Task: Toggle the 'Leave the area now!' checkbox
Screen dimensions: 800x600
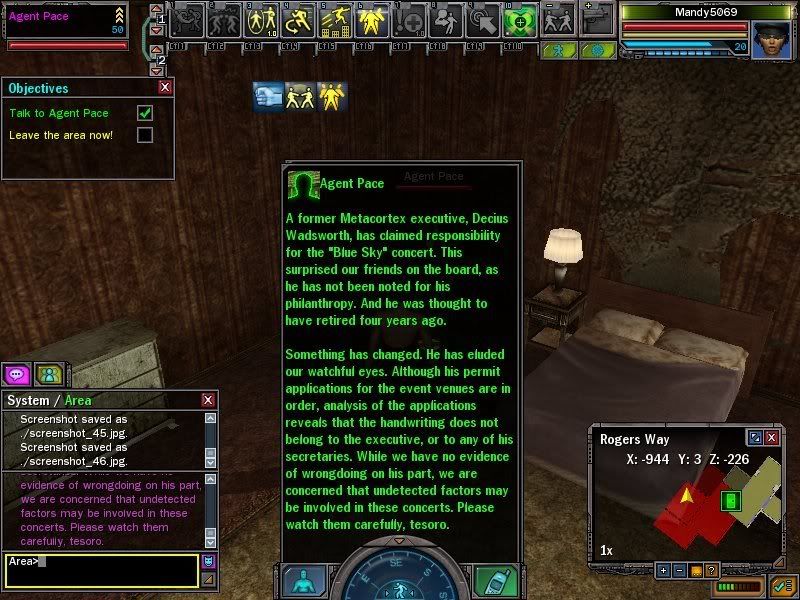Action: pos(145,135)
